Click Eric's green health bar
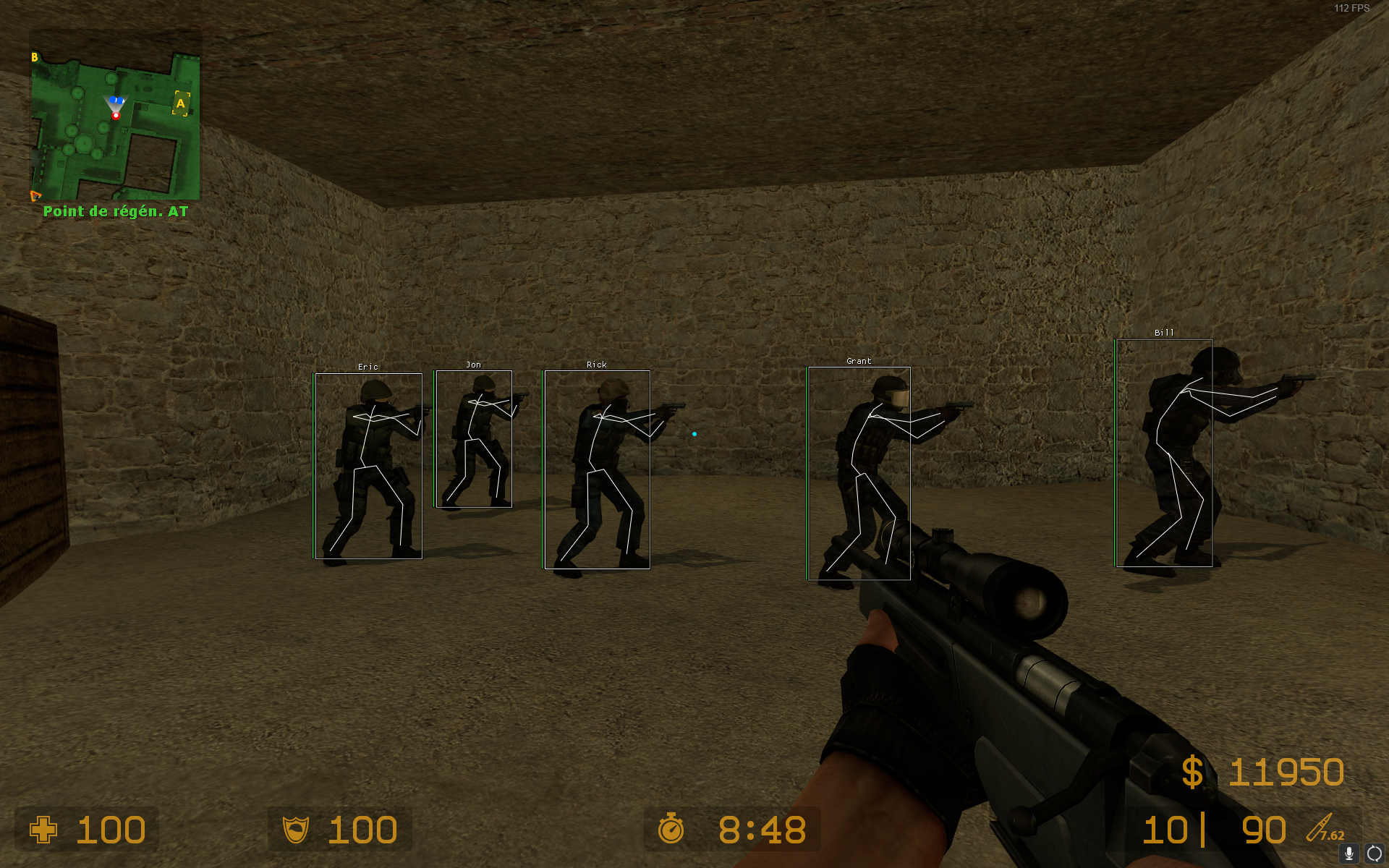This screenshot has width=1389, height=868. click(x=313, y=463)
